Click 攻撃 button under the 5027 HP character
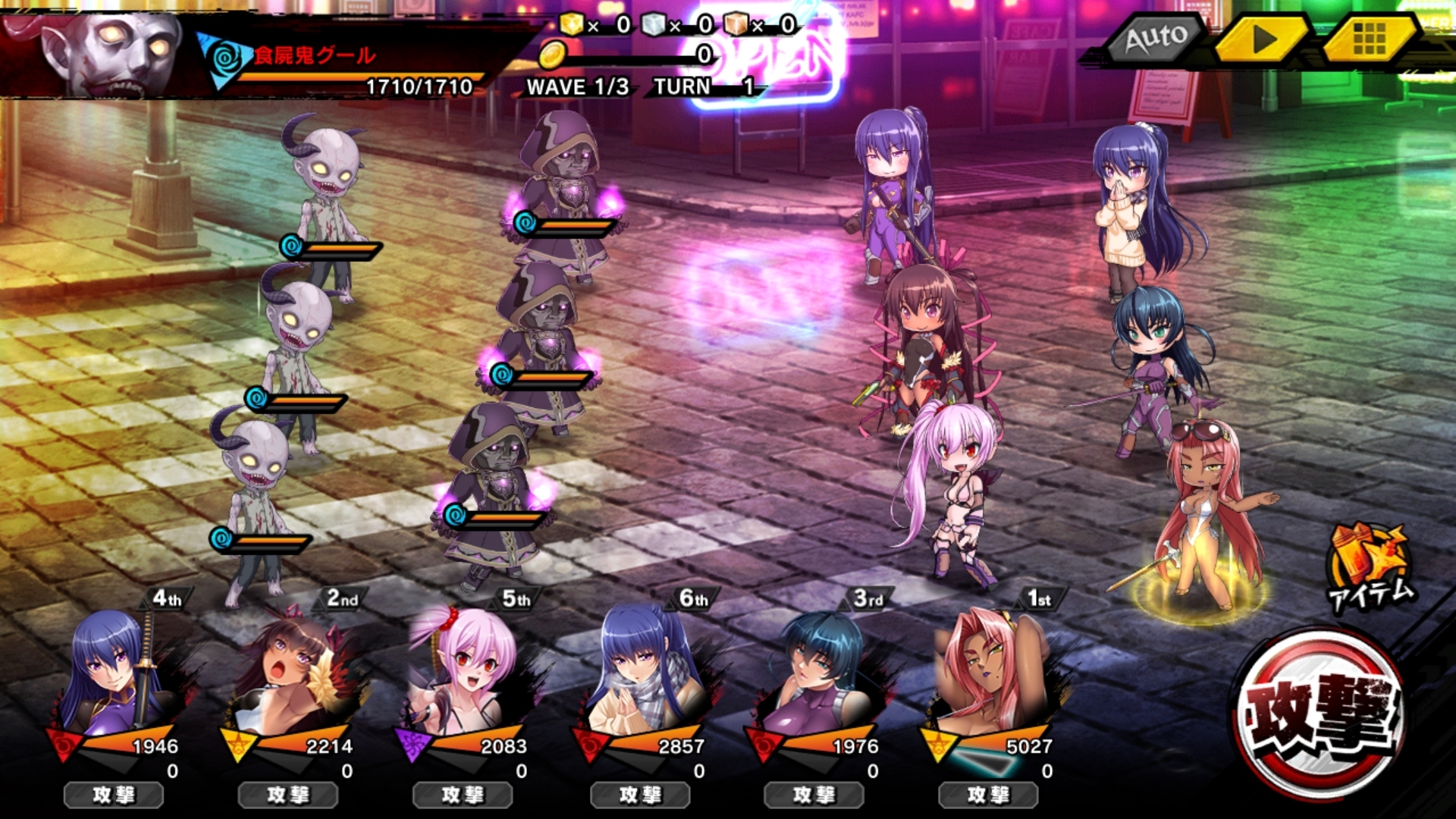This screenshot has height=819, width=1456. (x=988, y=795)
